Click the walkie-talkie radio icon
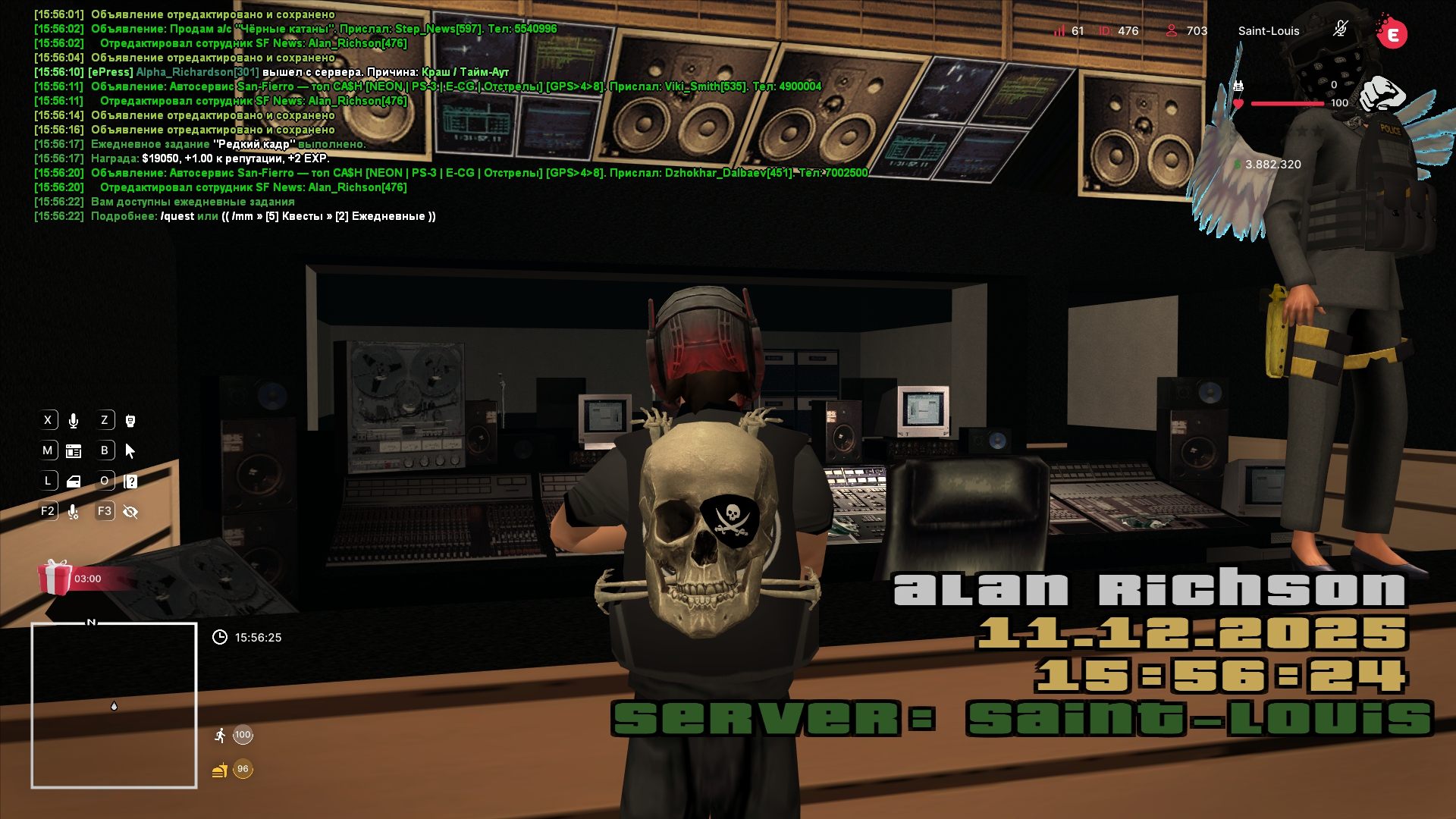The height and width of the screenshot is (819, 1456). [130, 421]
